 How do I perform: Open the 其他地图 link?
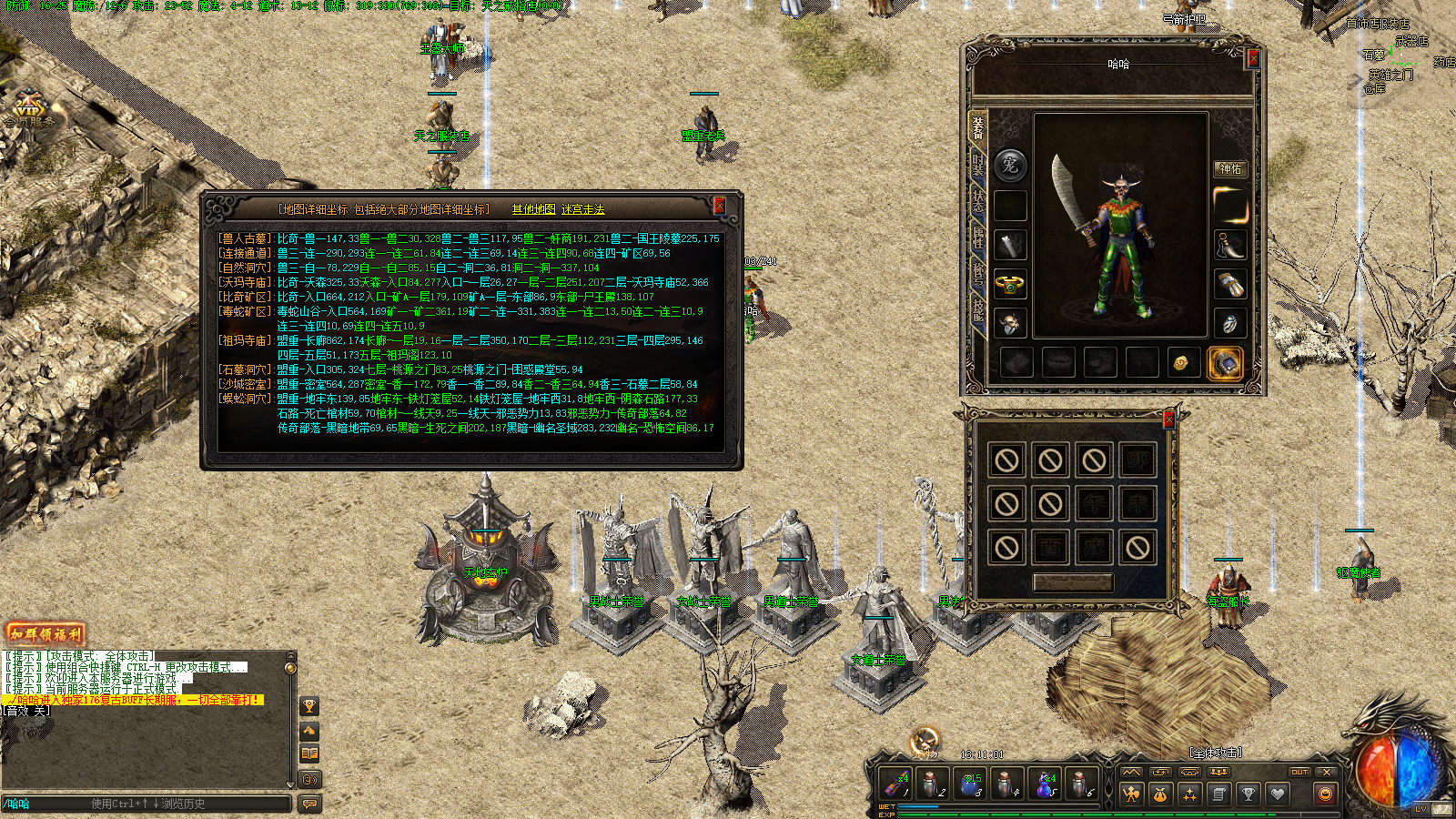(x=533, y=209)
